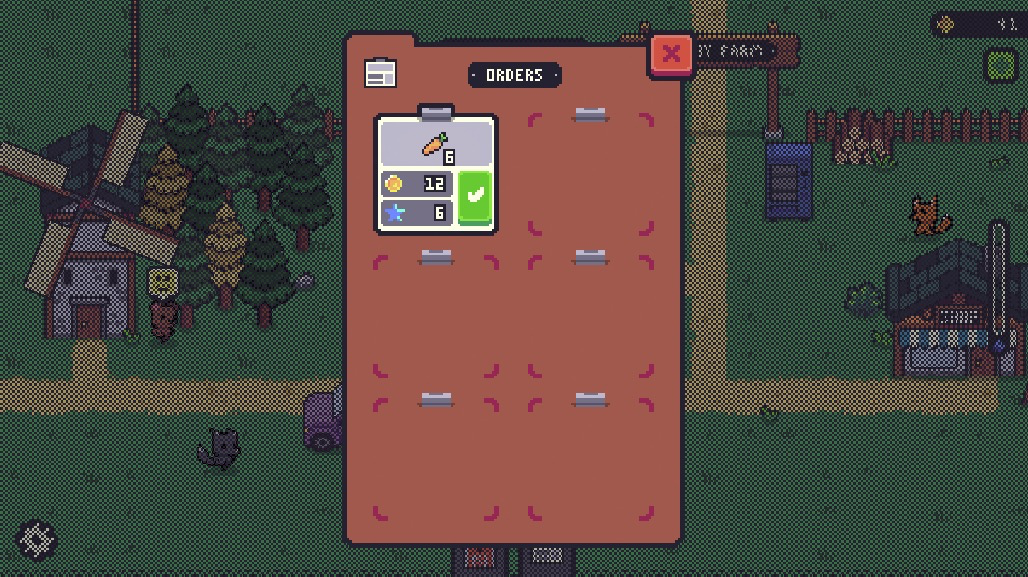
Task: Select the carrot order card
Action: click(x=435, y=146)
